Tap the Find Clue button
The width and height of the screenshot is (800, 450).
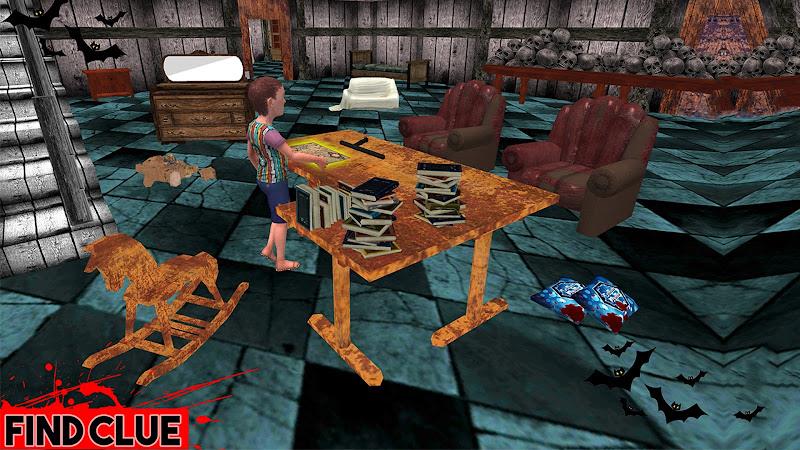click(x=92, y=430)
